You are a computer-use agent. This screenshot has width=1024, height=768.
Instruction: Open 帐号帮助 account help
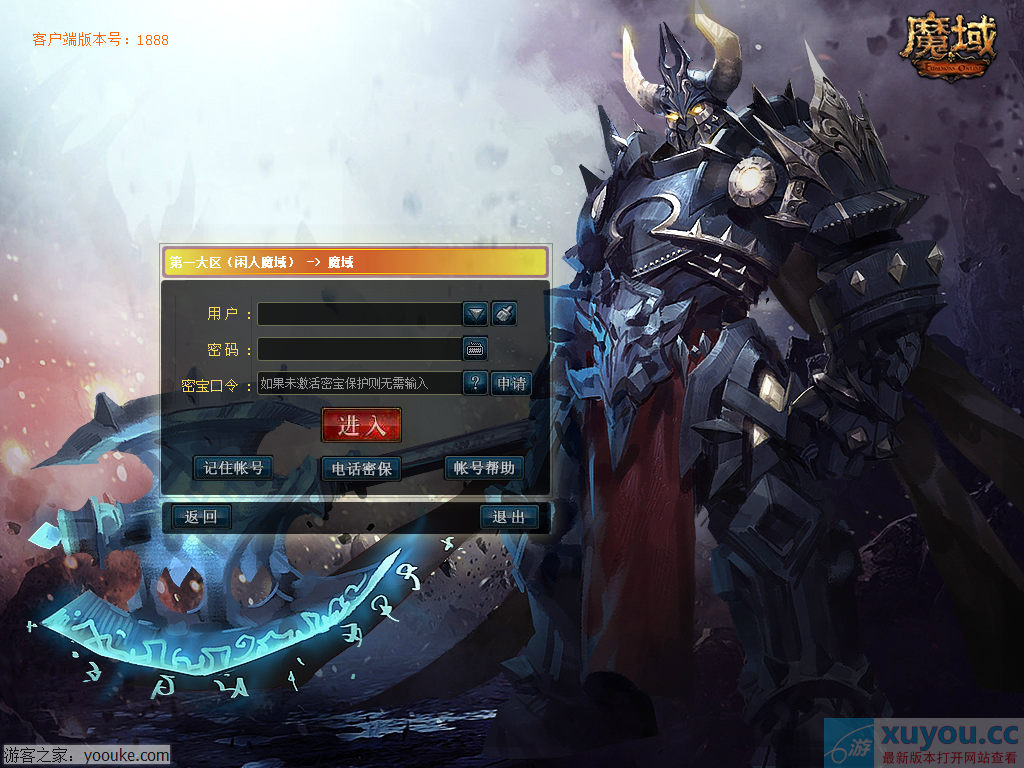click(x=484, y=468)
